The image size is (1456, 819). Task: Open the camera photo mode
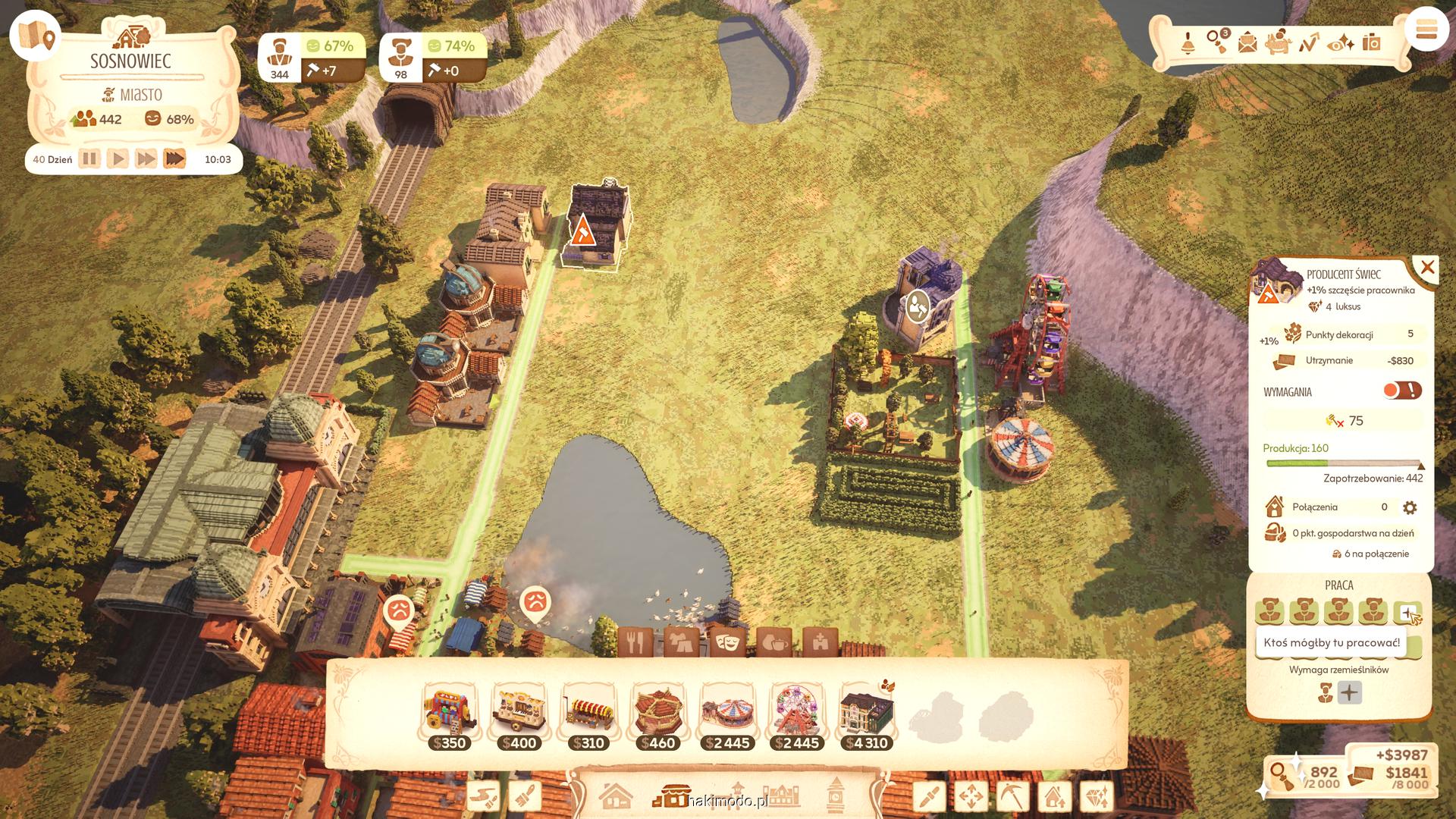pos(1371,43)
